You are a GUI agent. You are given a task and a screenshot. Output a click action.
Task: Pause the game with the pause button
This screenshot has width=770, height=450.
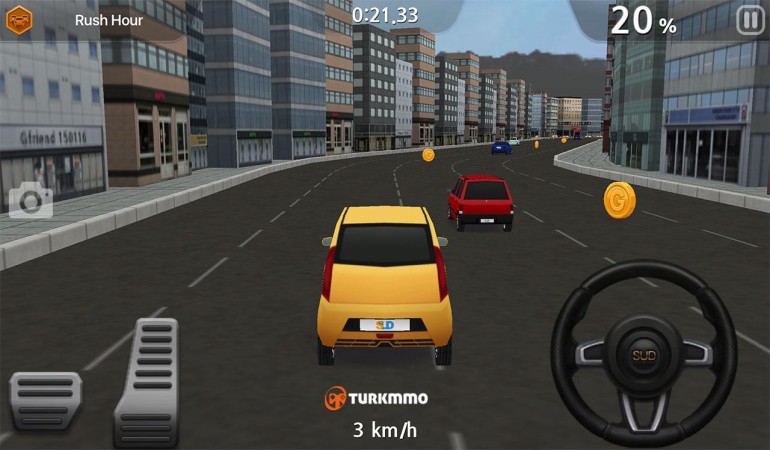pos(749,20)
